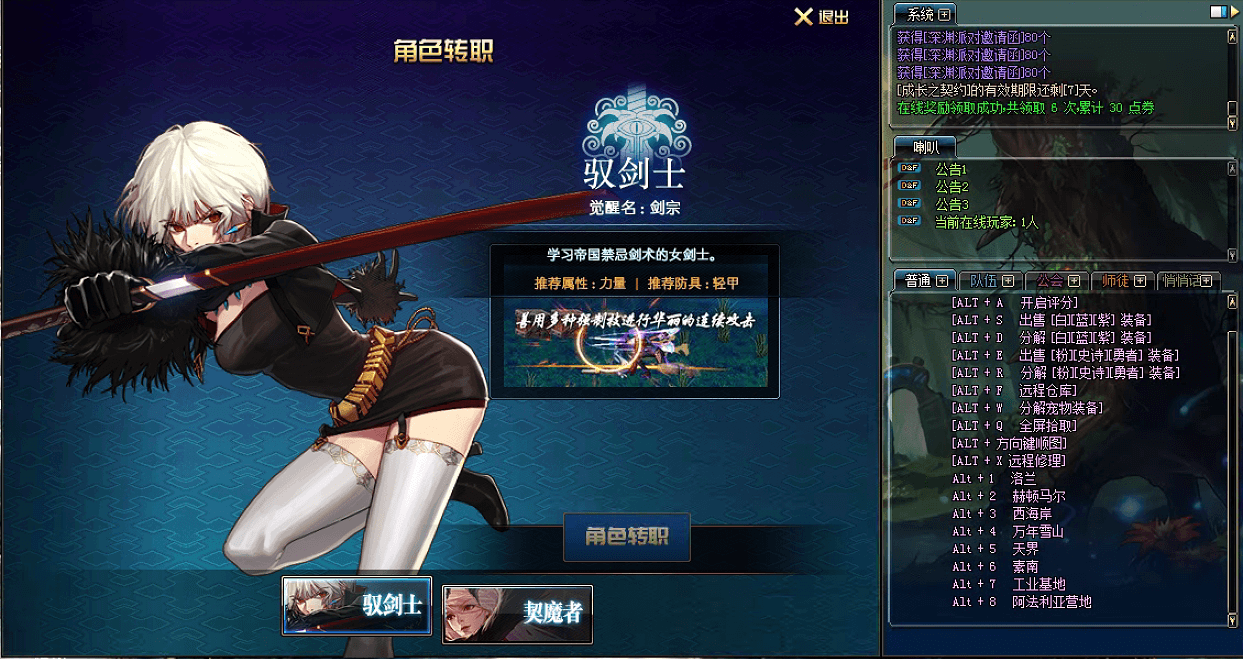Select the 驭剑士 class tile
The width and height of the screenshot is (1243, 659).
tap(357, 606)
